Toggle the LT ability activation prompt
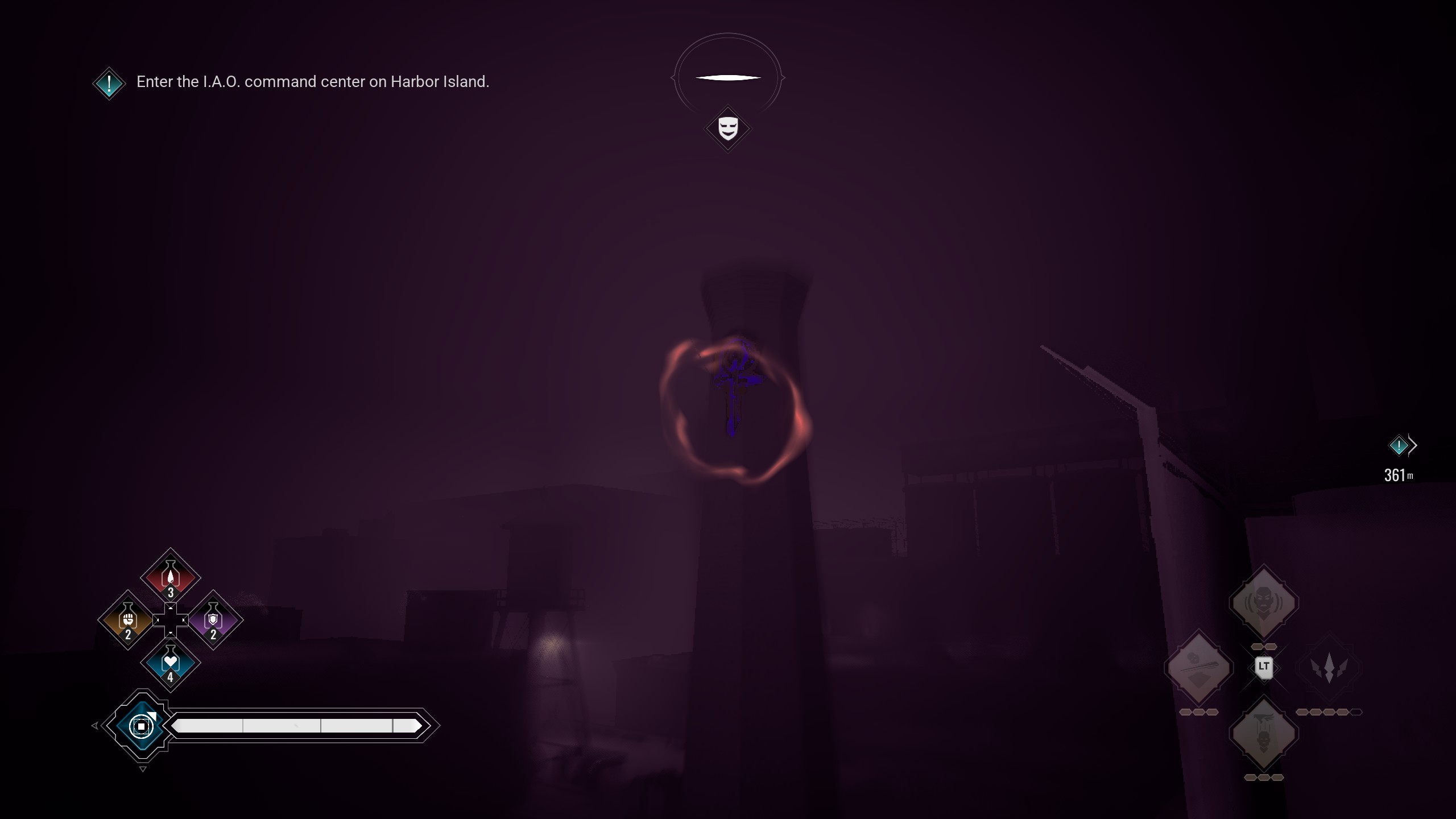This screenshot has width=1456, height=819. pos(1264,667)
